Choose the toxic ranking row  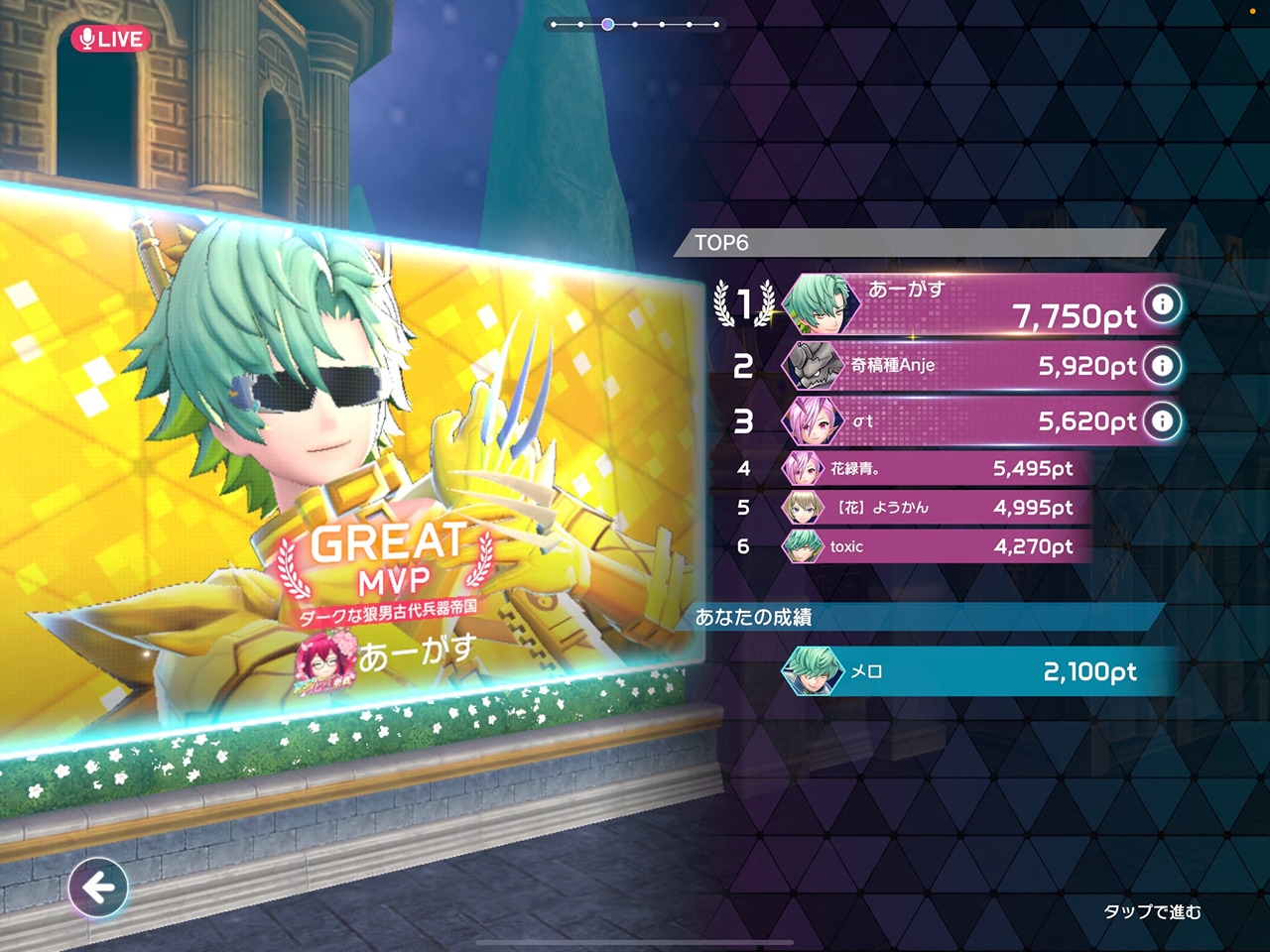[x=933, y=546]
